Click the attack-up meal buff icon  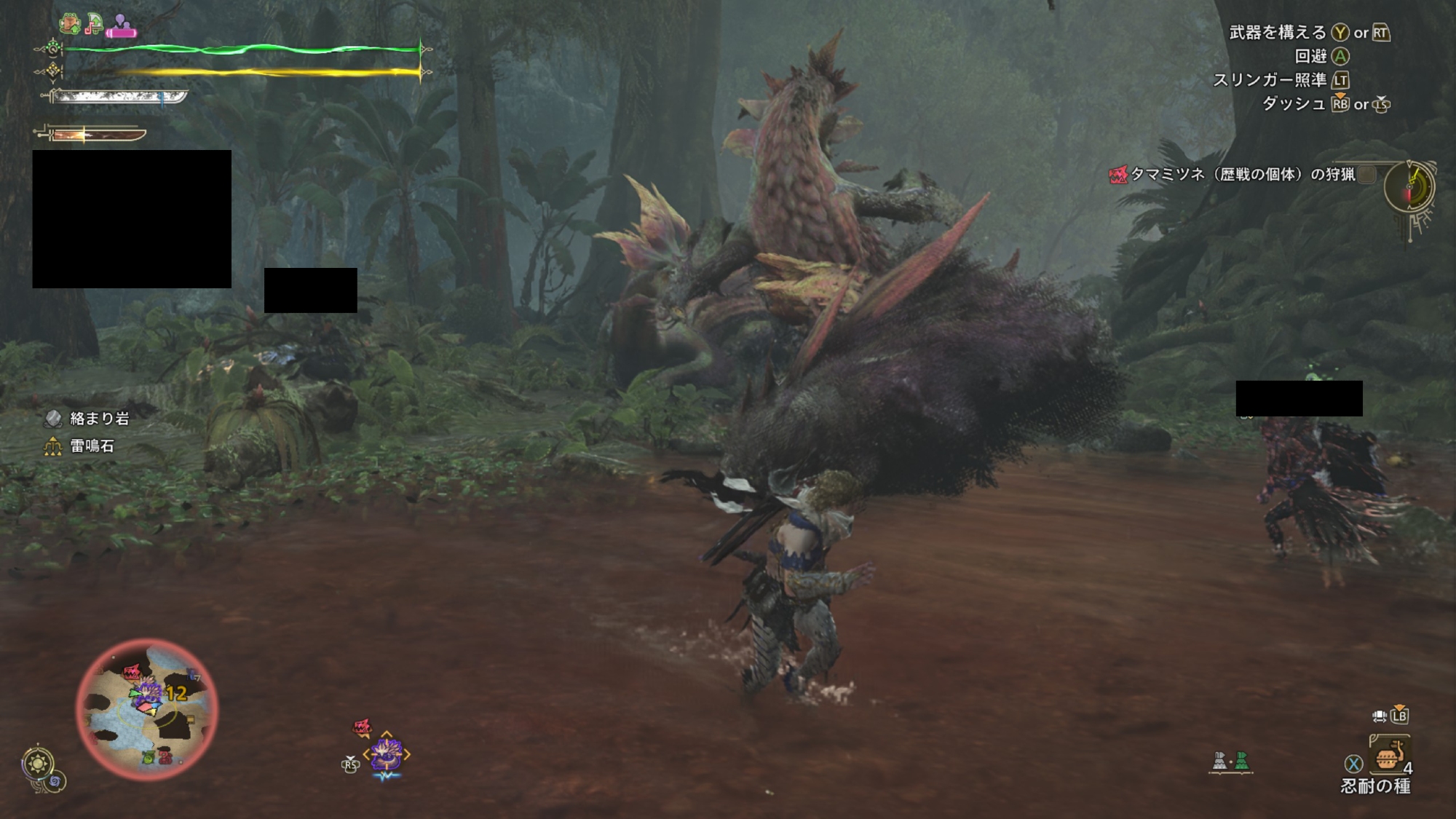70,24
